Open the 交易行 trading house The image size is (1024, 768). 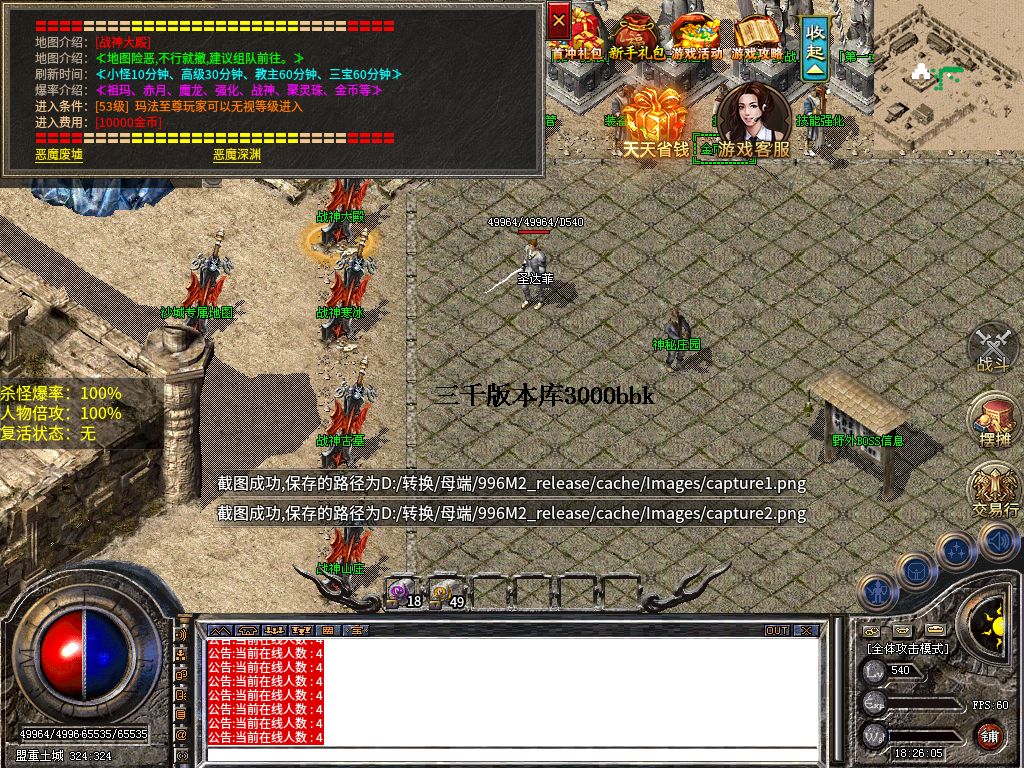[x=995, y=490]
